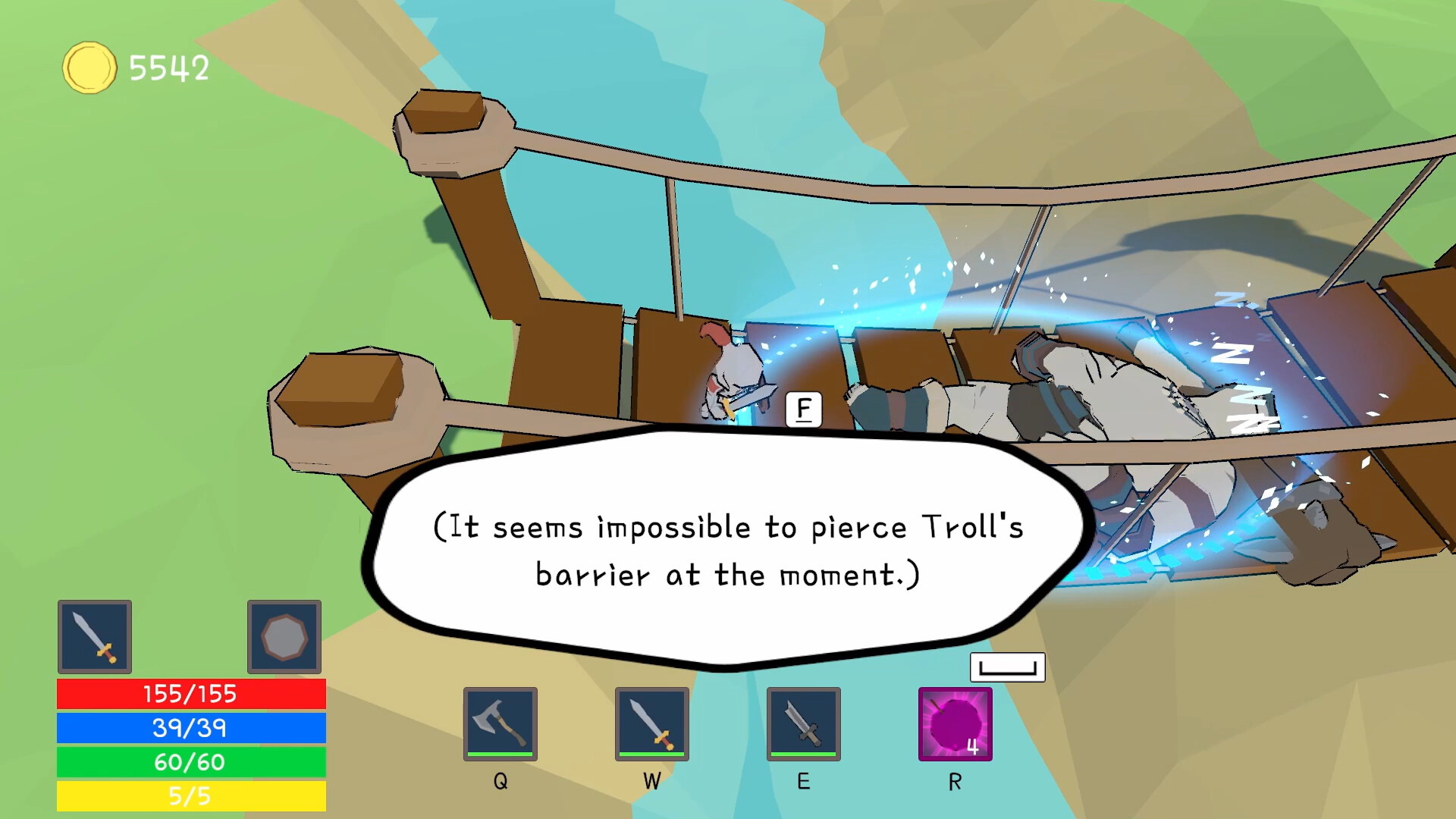Click the red health bar showing 155/155

(x=188, y=693)
